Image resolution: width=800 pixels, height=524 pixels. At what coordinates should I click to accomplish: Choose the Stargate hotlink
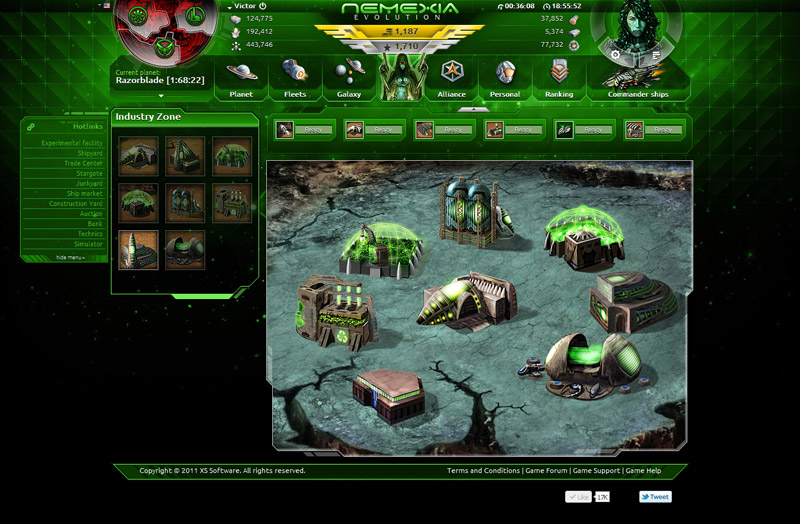click(x=90, y=173)
